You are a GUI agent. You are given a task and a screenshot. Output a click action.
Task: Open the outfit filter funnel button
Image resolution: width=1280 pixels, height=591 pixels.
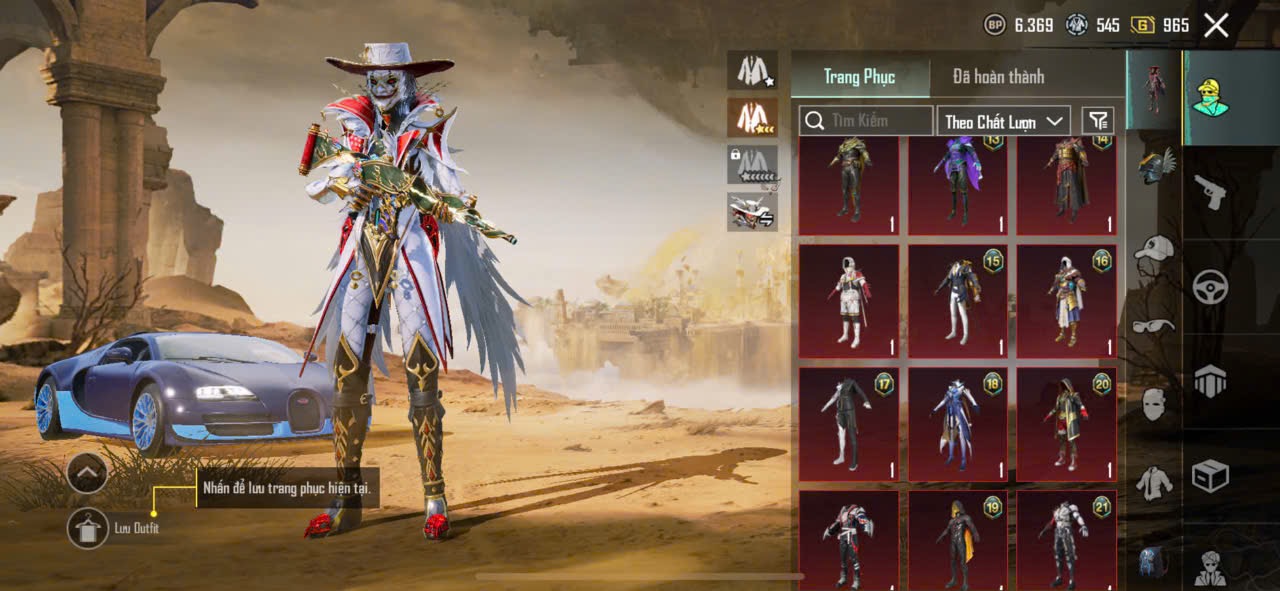1098,121
